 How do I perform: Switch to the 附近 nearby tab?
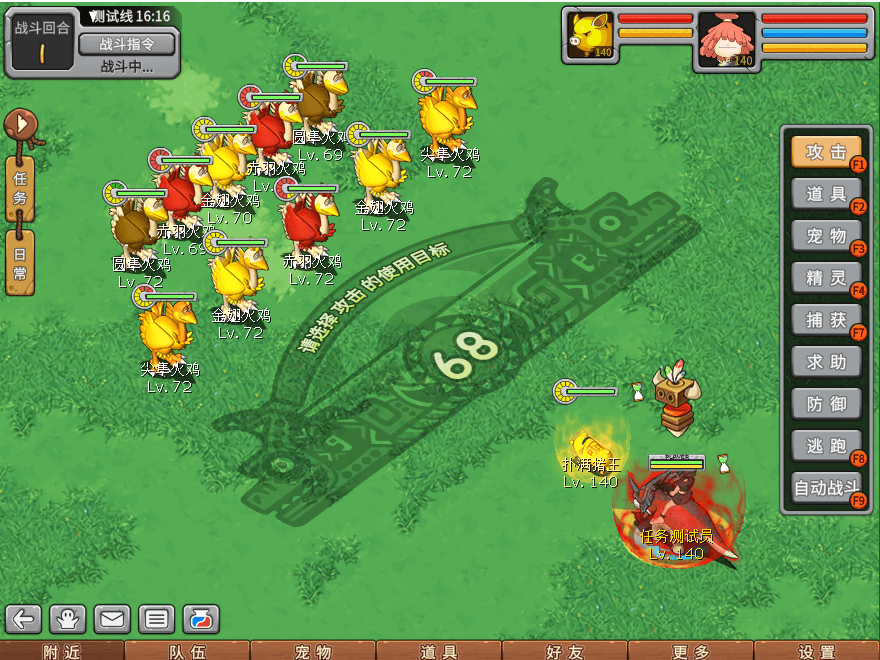click(x=62, y=651)
